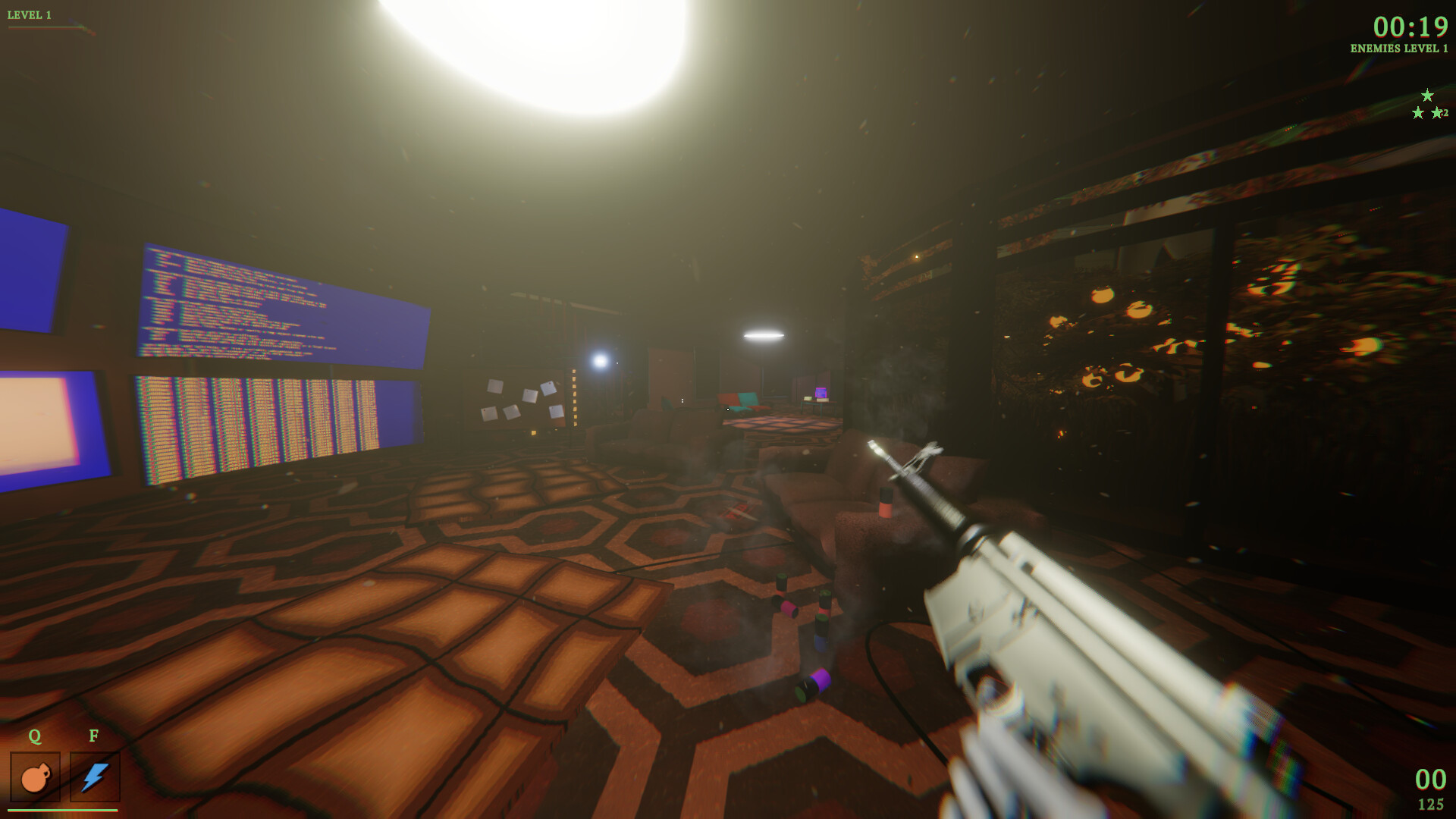The height and width of the screenshot is (819, 1456).
Task: Expand the ENEMIES LEVEL 1 indicator
Action: pyautogui.click(x=1398, y=49)
